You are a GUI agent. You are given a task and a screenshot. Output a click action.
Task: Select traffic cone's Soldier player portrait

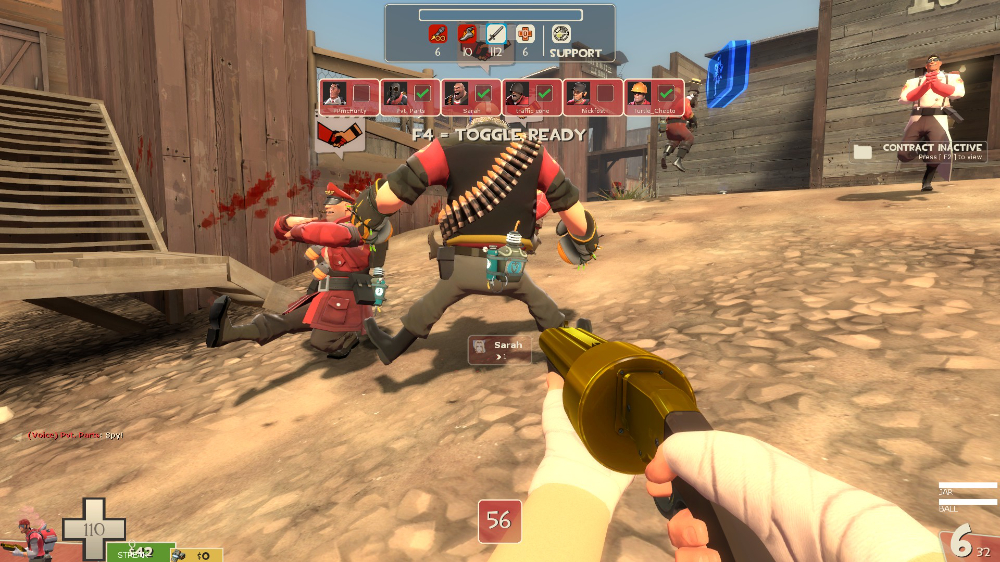point(517,95)
